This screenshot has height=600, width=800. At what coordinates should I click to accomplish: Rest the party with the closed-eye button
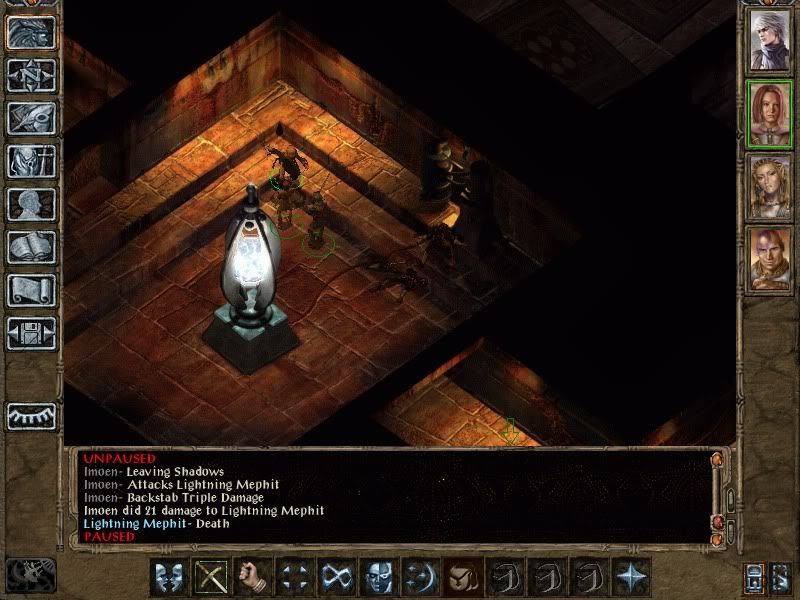point(31,416)
